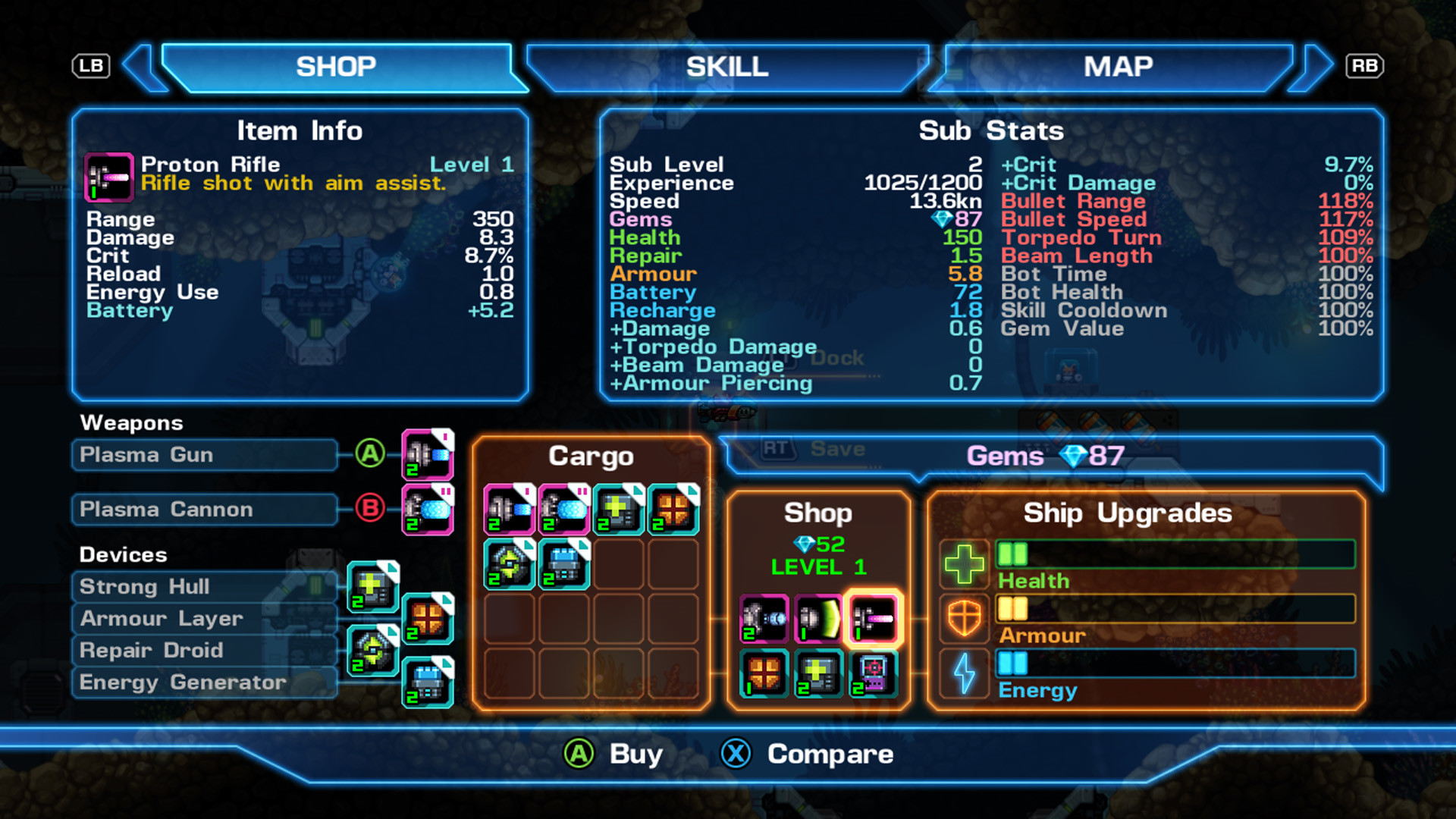This screenshot has height=819, width=1456.
Task: Switch to the MAP tab
Action: (1119, 67)
